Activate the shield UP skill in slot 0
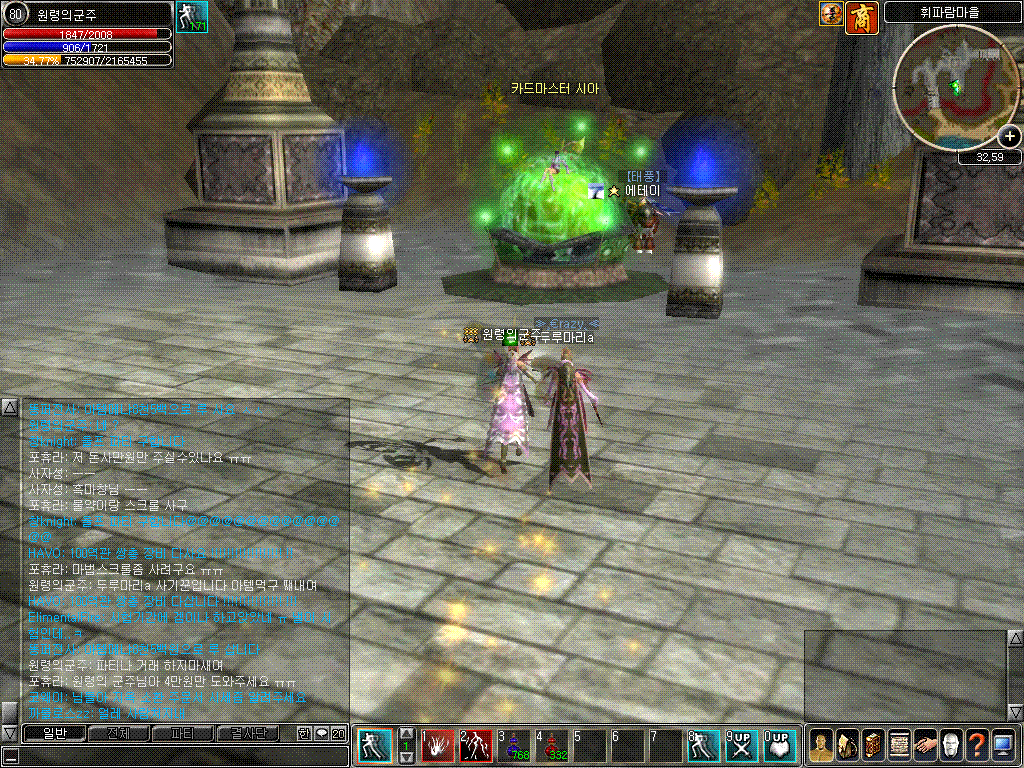Screen dimensions: 1024x768 [x=780, y=746]
